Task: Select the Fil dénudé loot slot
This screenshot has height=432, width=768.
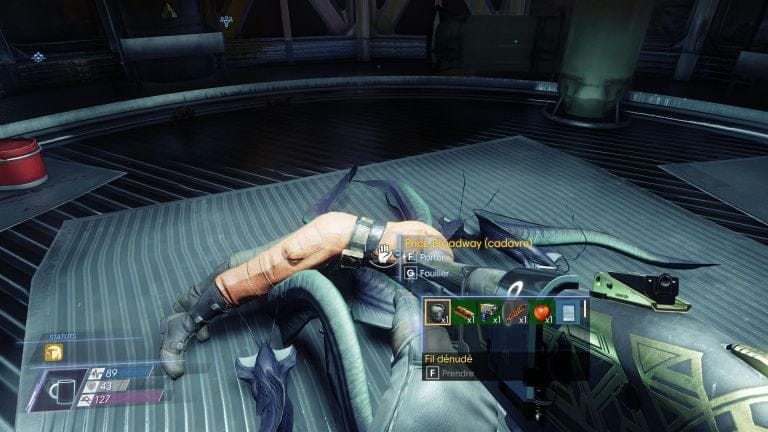Action: pyautogui.click(x=439, y=313)
